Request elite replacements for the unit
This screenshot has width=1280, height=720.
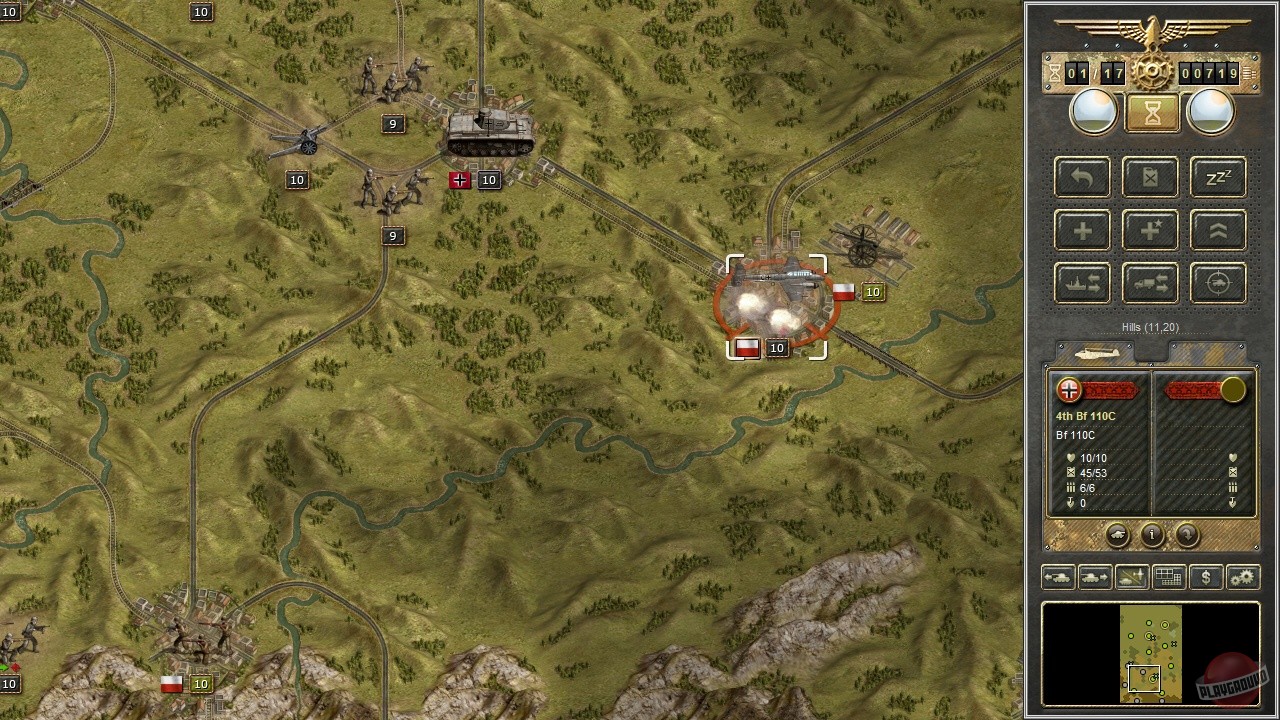click(x=1149, y=231)
